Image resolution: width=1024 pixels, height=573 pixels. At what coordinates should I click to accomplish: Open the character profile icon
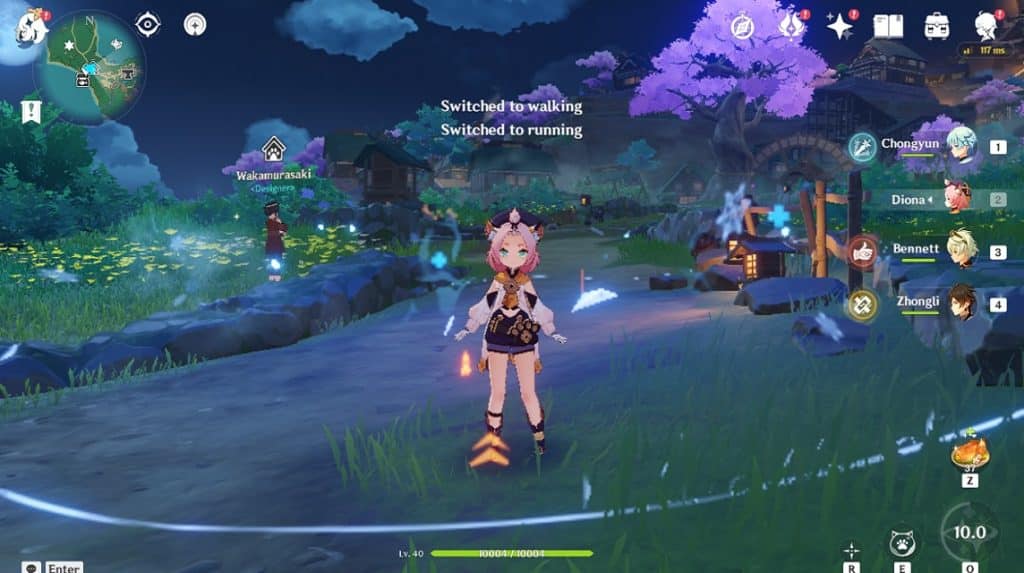987,26
